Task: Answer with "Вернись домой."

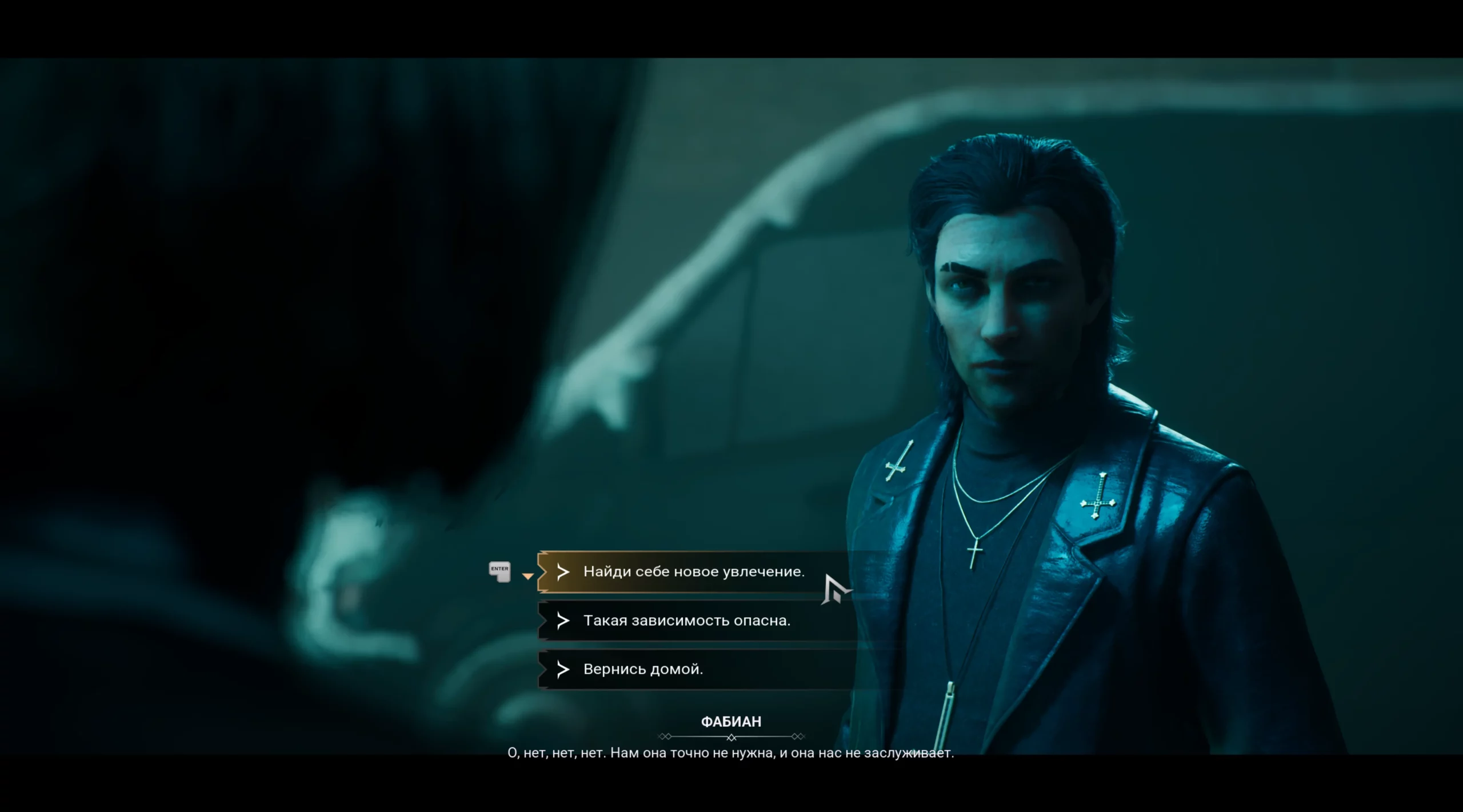Action: [643, 669]
